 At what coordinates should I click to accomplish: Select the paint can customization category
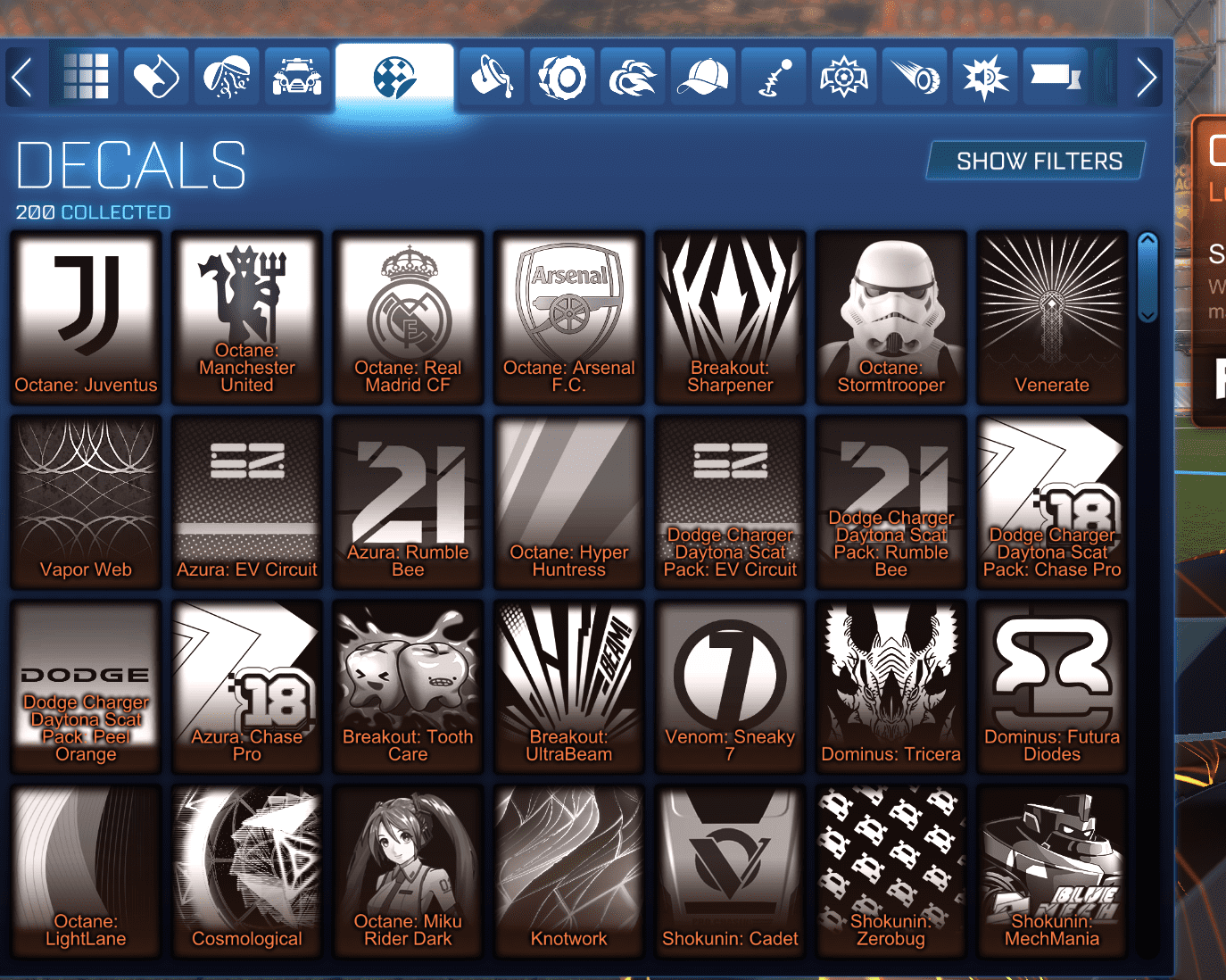(x=155, y=76)
